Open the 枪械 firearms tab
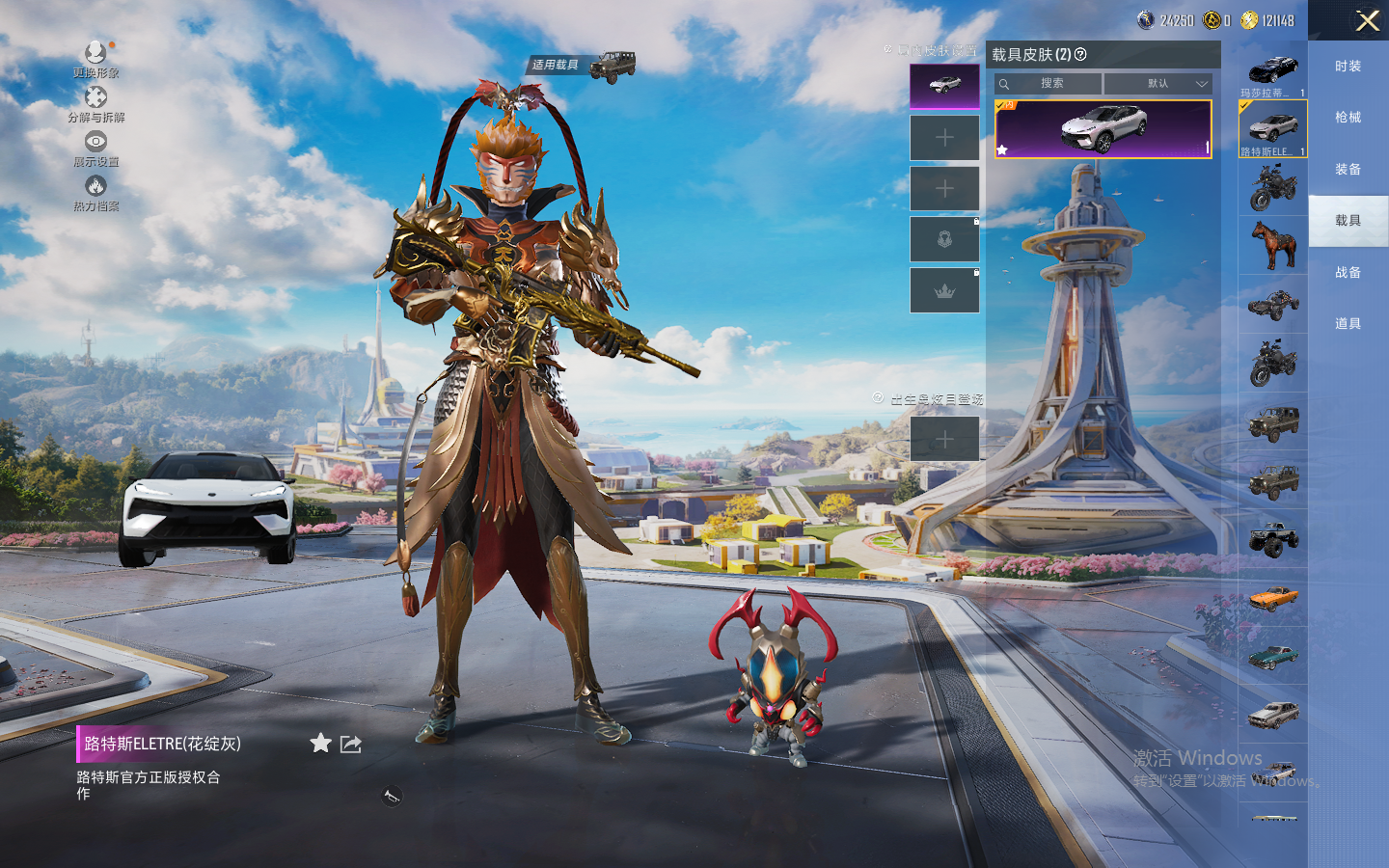 tap(1348, 118)
